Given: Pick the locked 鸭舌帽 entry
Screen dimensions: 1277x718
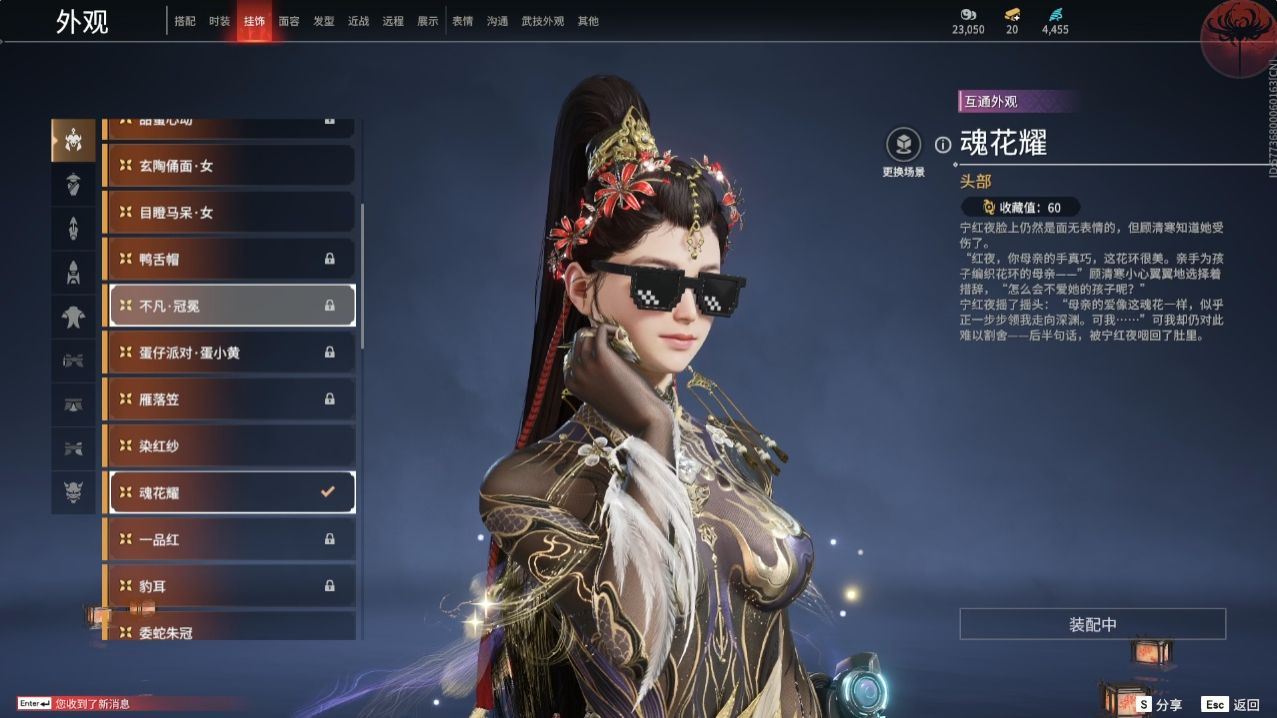Looking at the screenshot, I should tap(229, 259).
